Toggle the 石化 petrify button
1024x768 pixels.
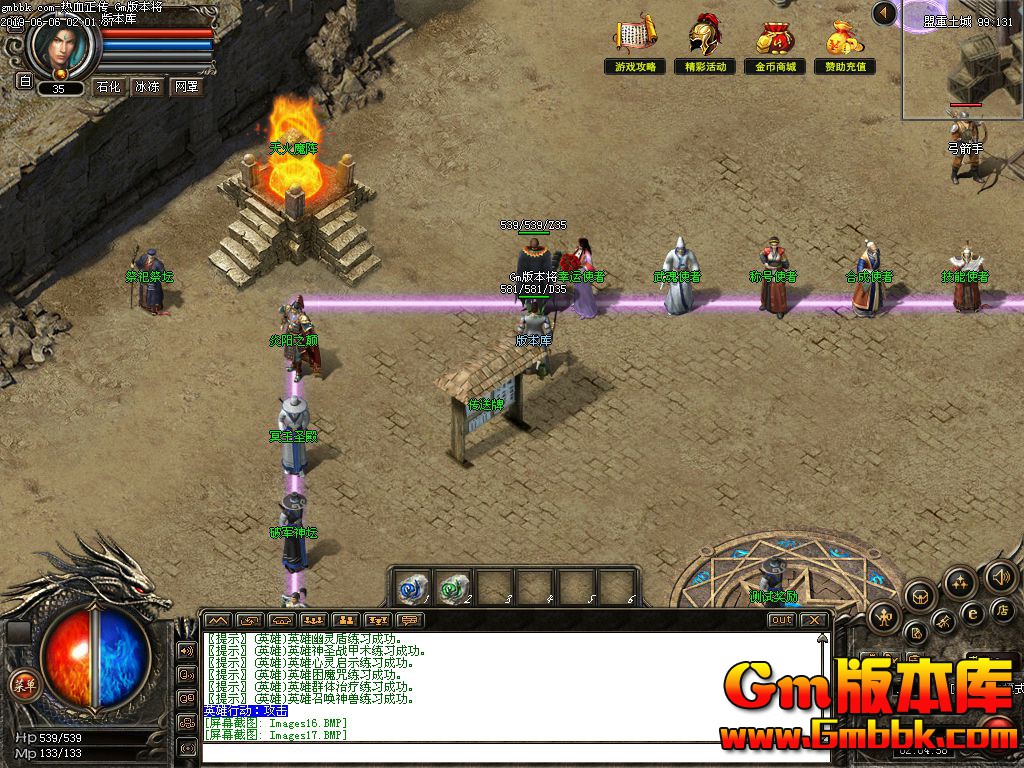pos(108,87)
